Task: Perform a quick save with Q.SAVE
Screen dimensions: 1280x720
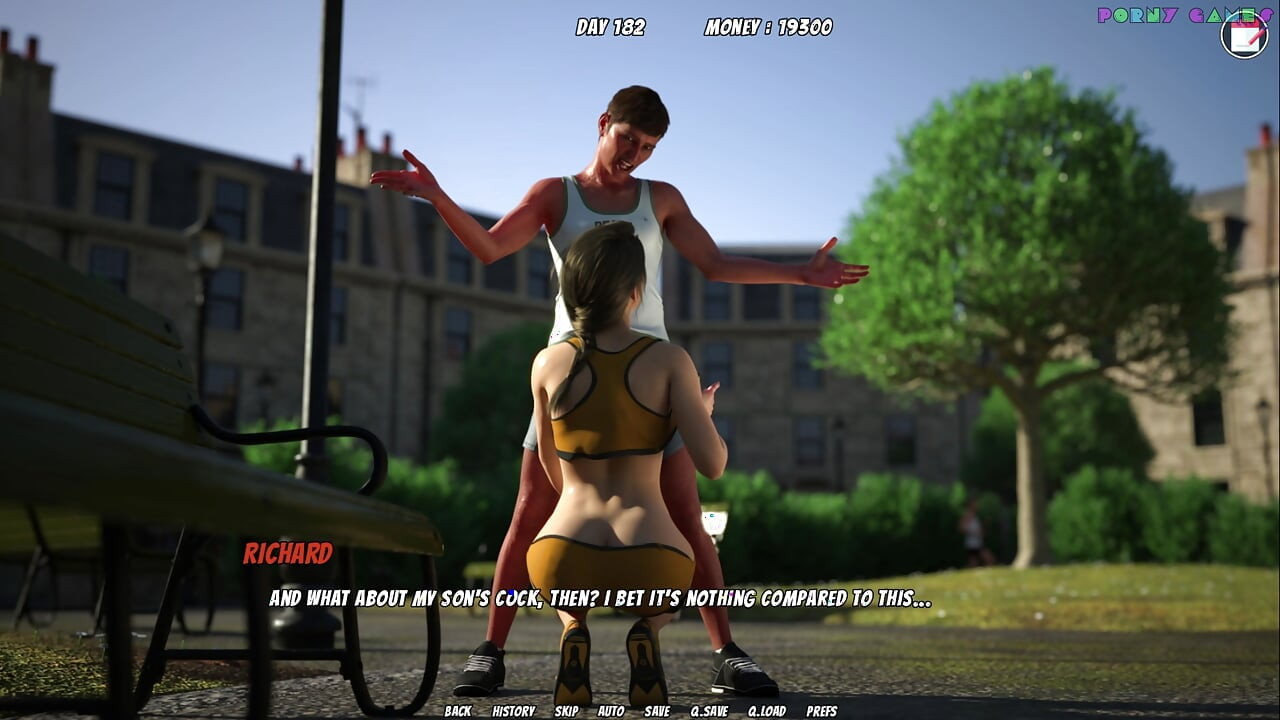Action: (707, 713)
